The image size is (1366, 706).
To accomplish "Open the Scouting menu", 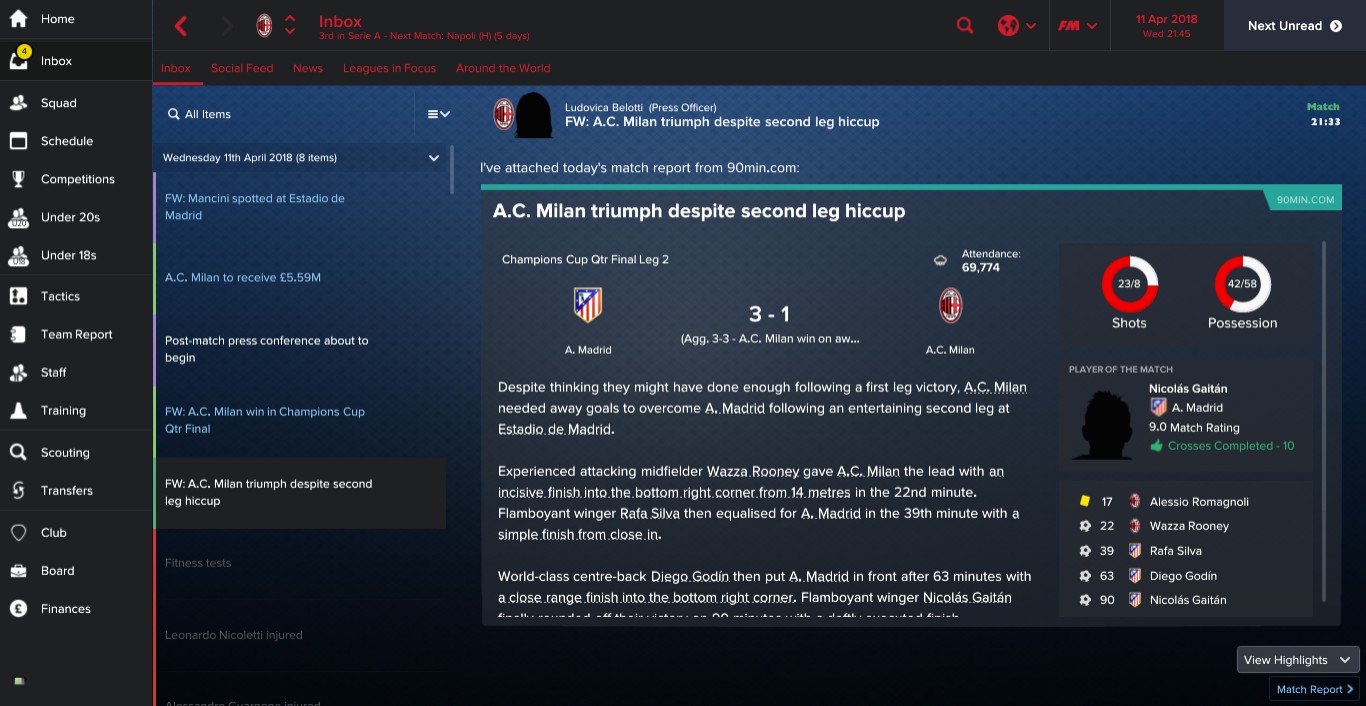I will click(65, 452).
